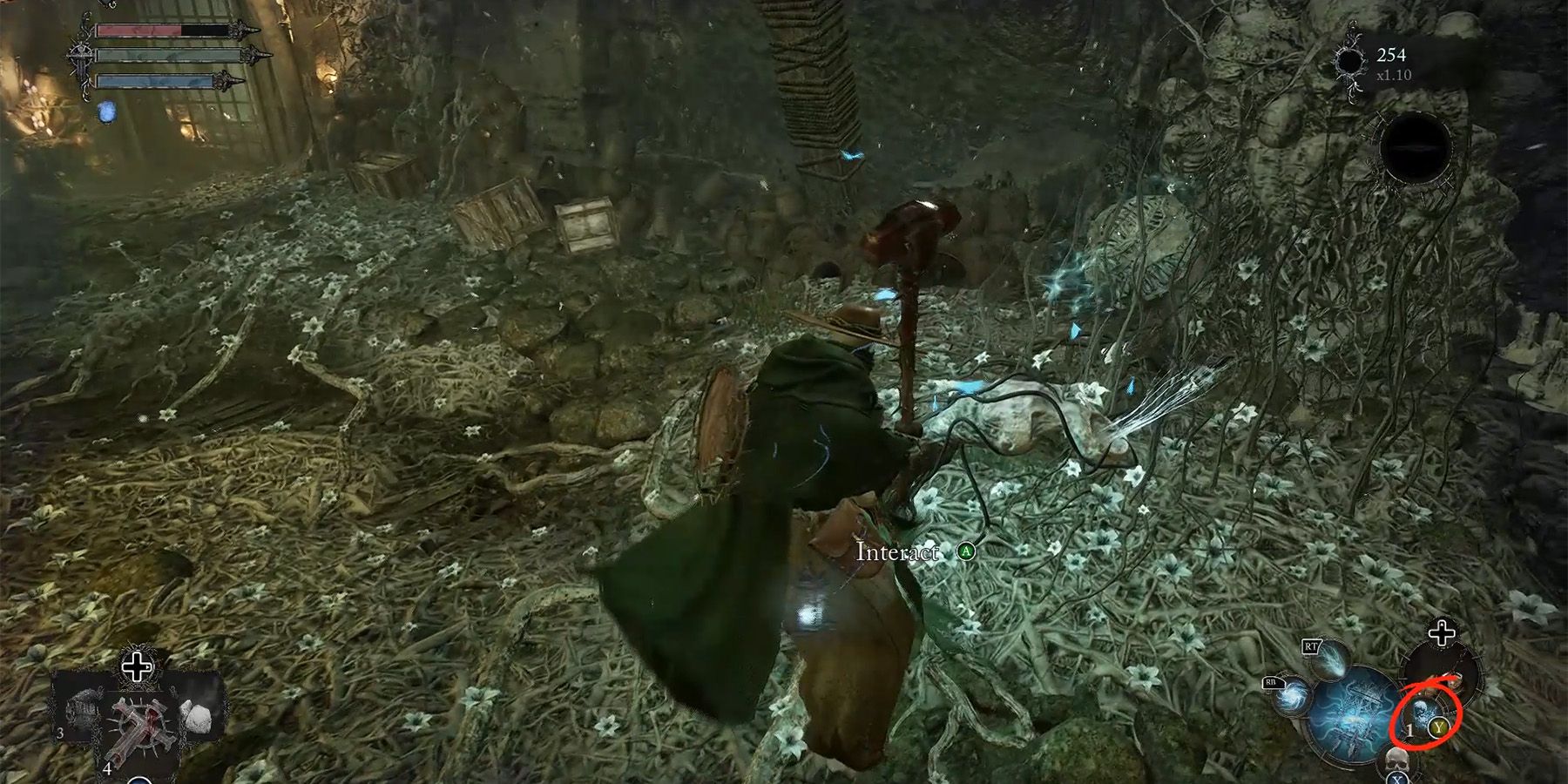This screenshot has width=1568, height=784.
Task: Click the RT spell slot icon
Action: click(x=1331, y=660)
